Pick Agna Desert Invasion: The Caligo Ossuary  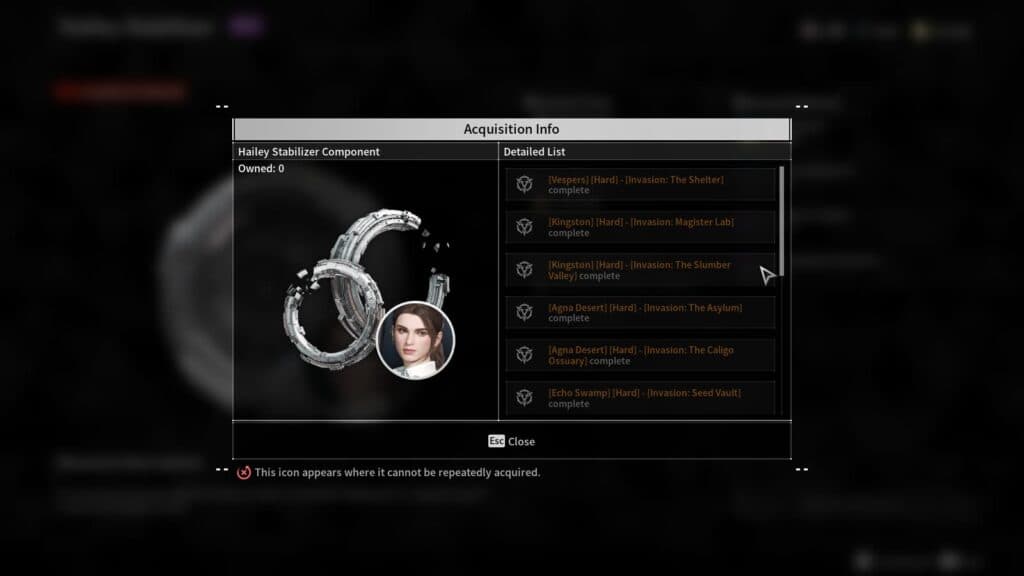640,355
